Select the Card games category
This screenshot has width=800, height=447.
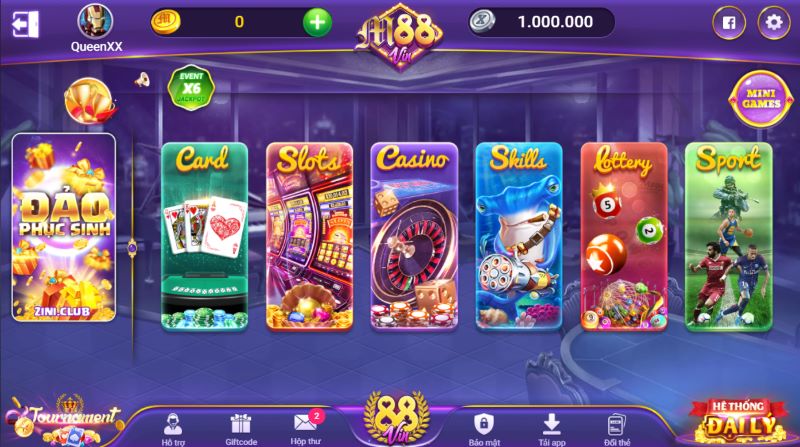pos(204,236)
